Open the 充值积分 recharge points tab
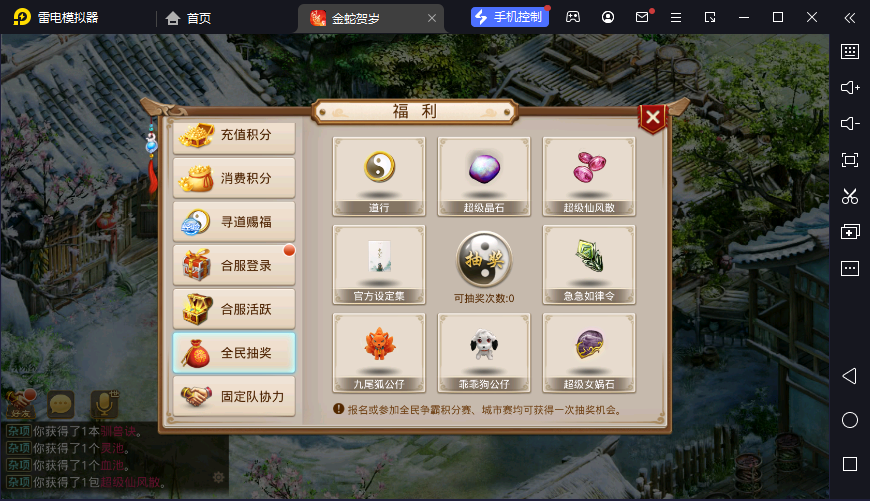 [234, 135]
